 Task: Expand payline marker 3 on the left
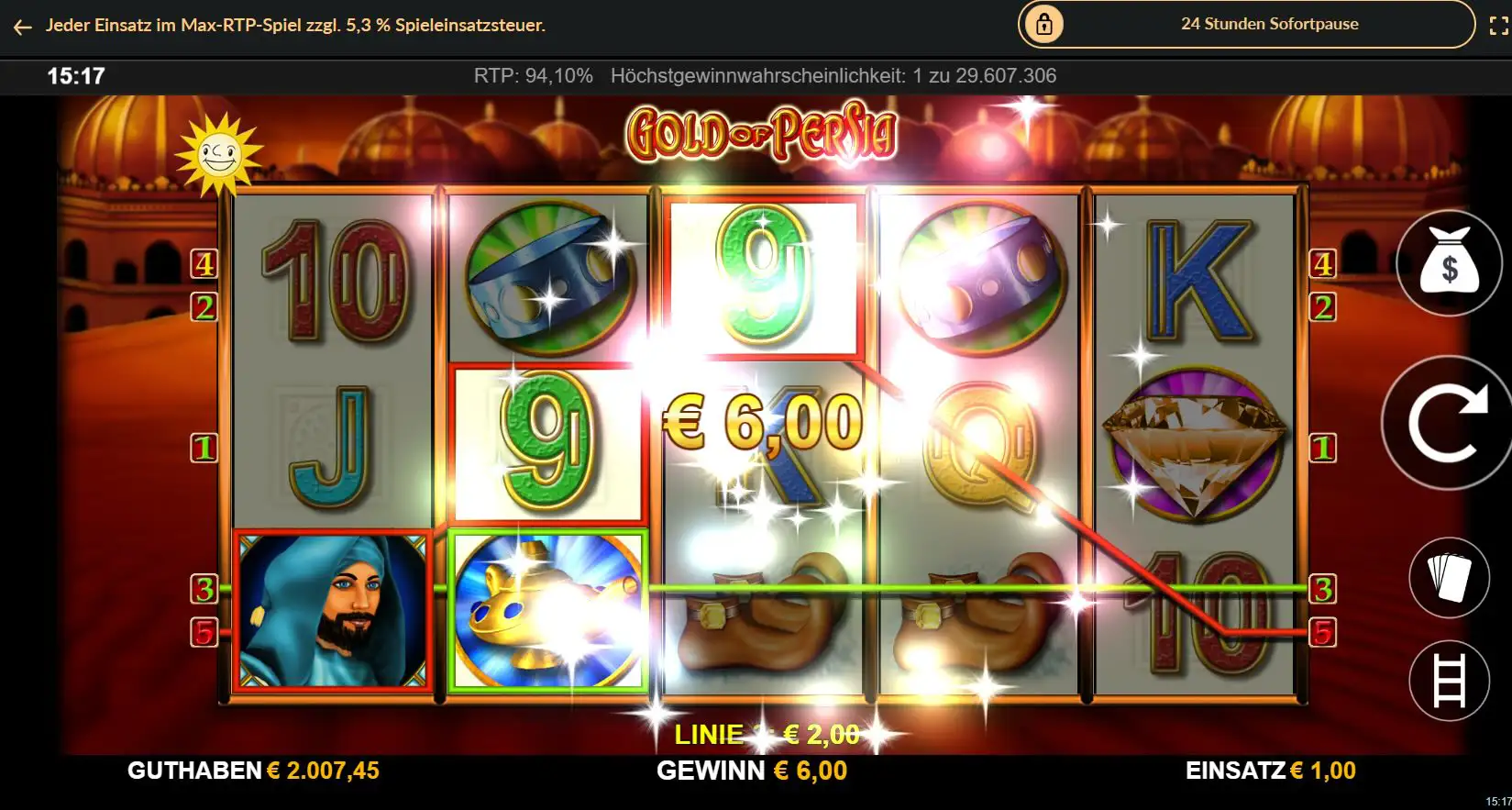coord(204,591)
